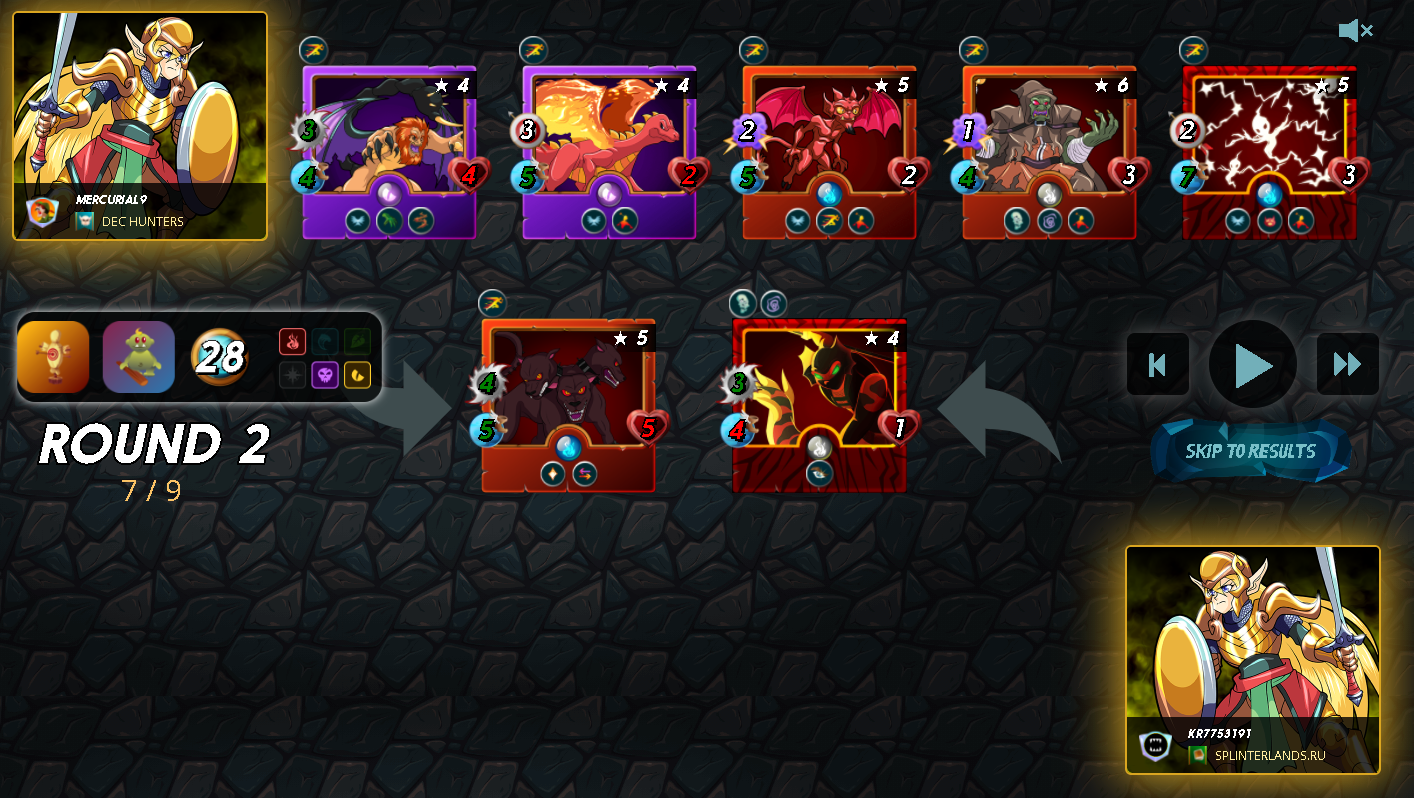
Task: Select the red winged imp card
Action: tap(829, 152)
